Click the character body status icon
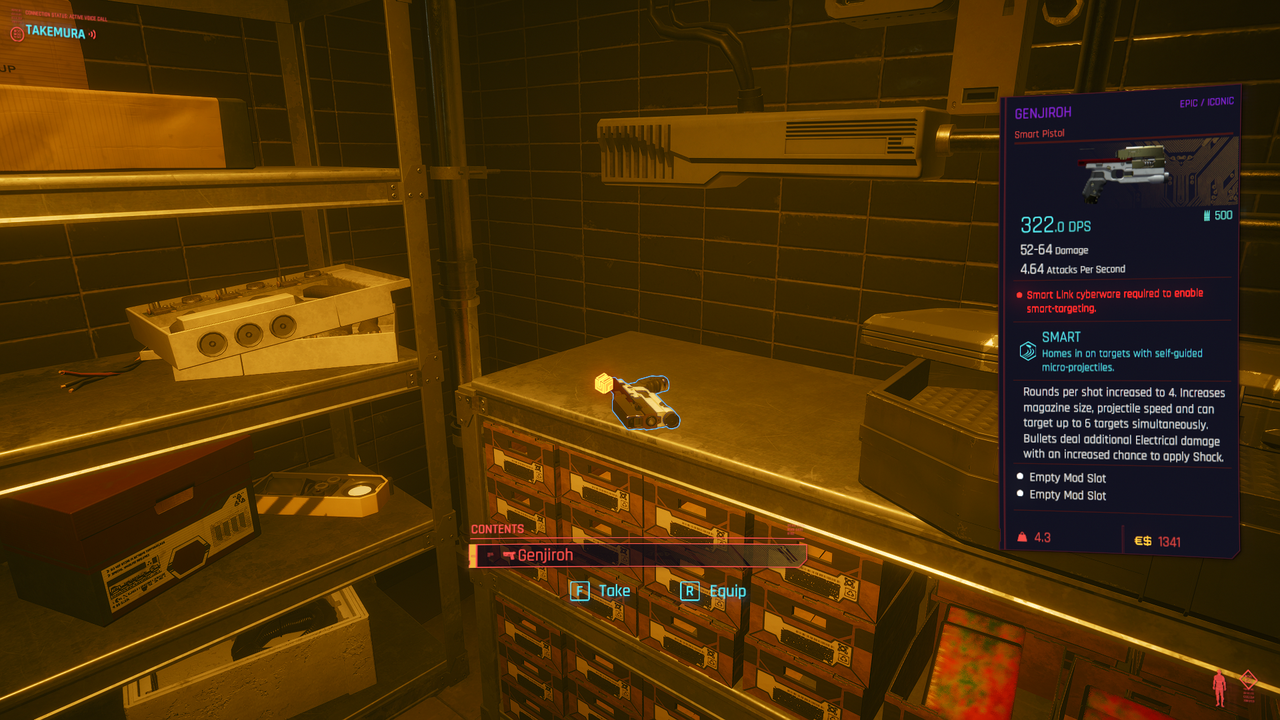 tap(1219, 688)
